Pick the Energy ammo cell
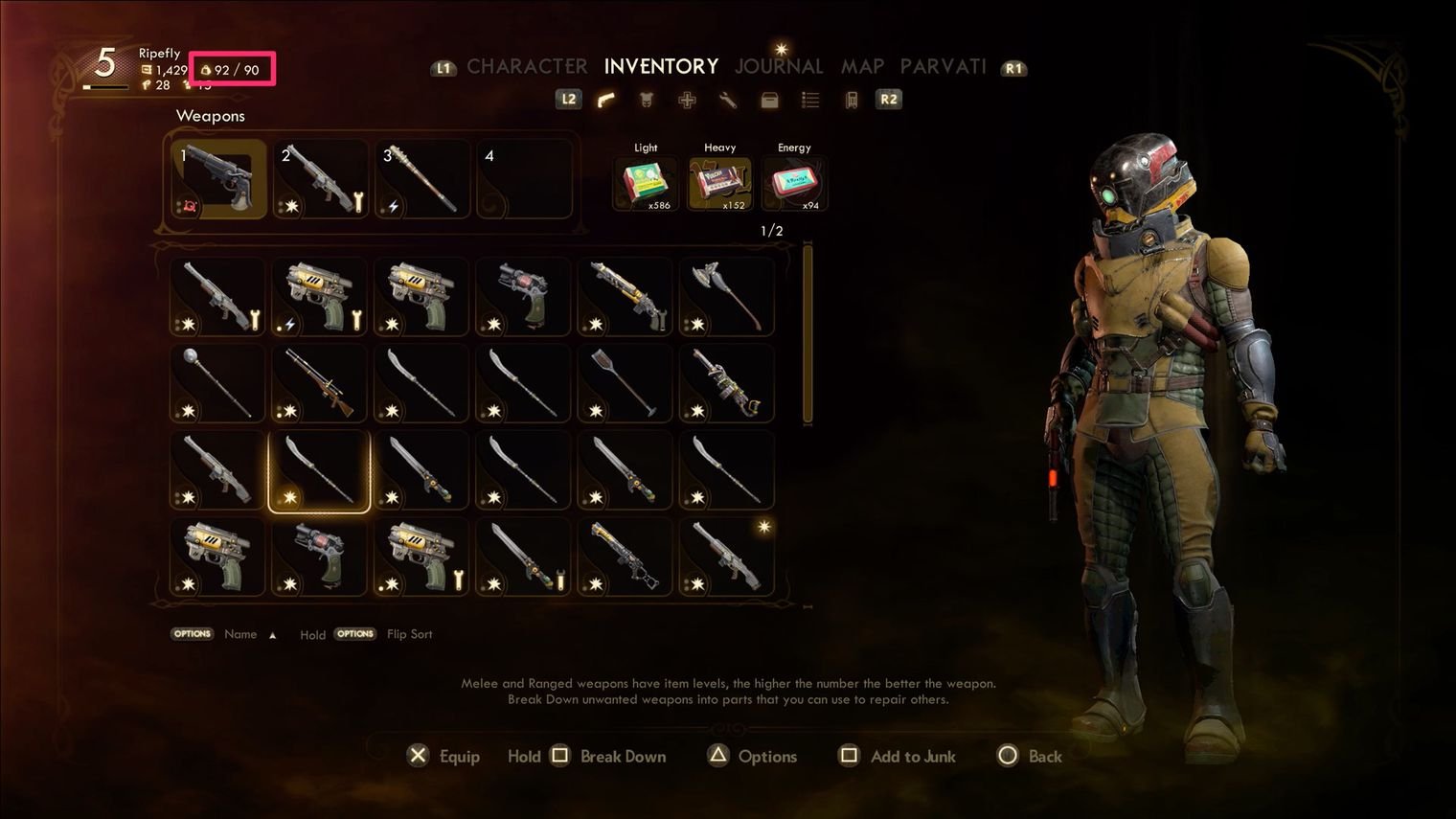 pos(794,183)
